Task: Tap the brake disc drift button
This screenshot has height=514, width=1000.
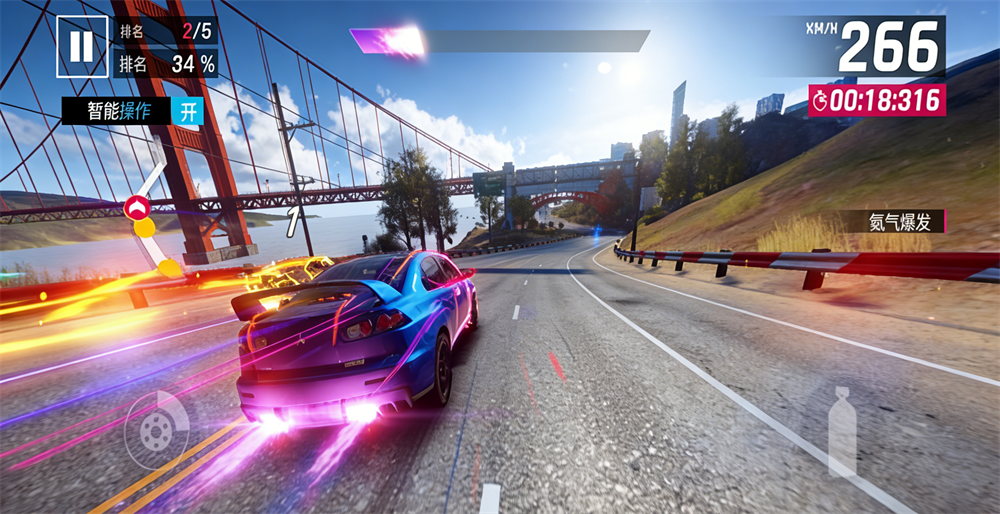Action: click(x=155, y=430)
